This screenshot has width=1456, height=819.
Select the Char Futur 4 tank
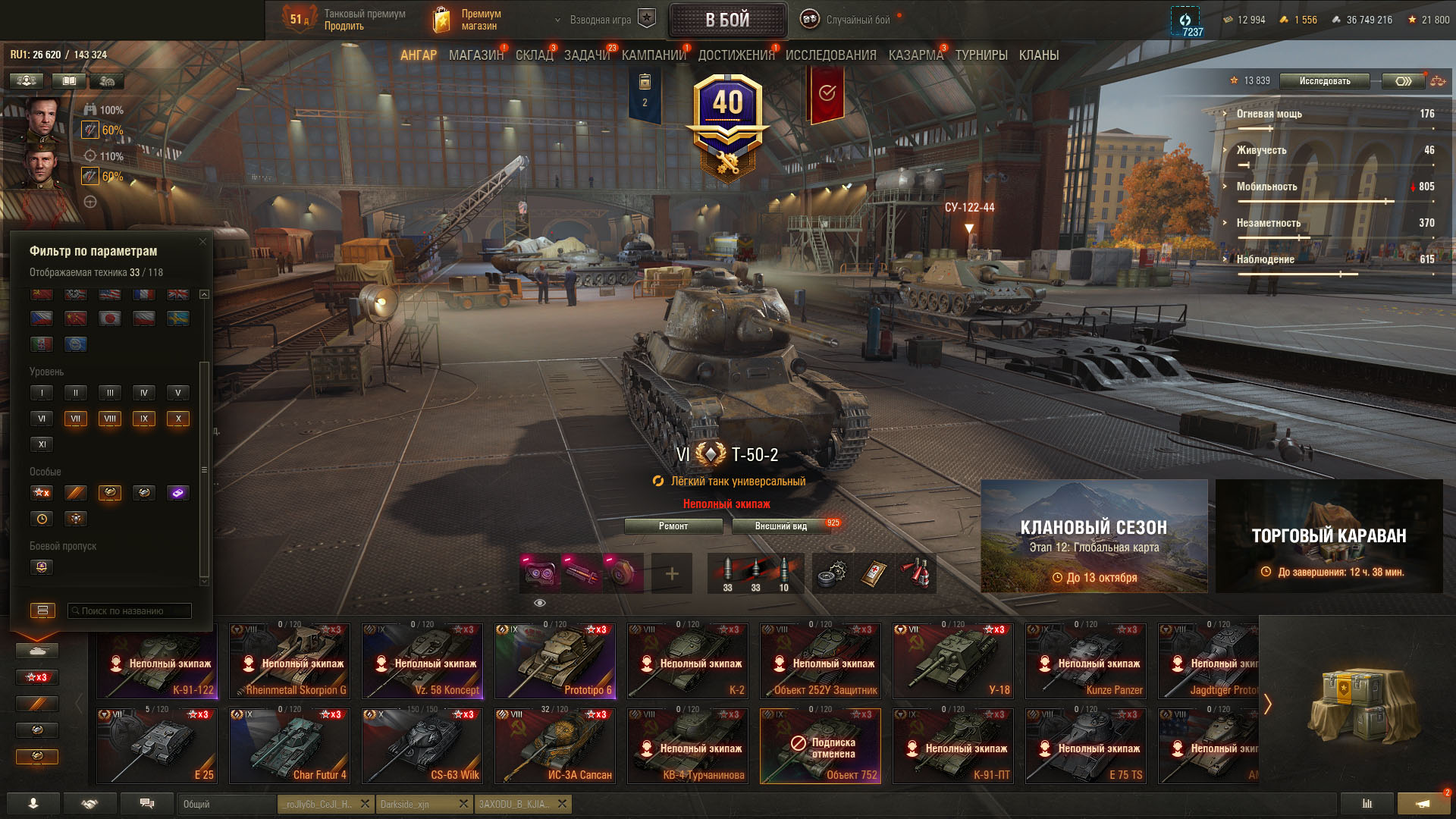point(290,745)
